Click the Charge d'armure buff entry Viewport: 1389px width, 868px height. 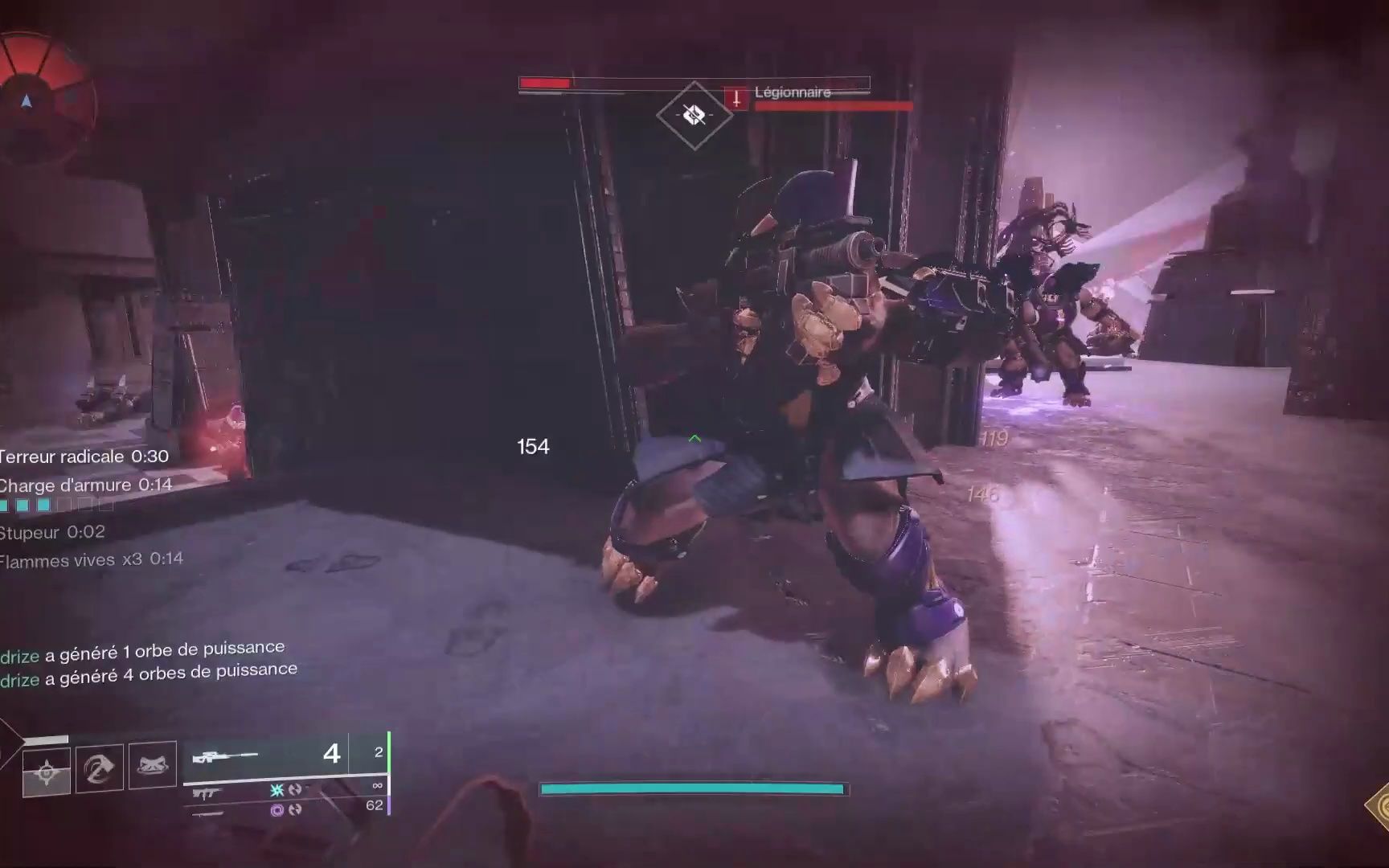(x=85, y=485)
